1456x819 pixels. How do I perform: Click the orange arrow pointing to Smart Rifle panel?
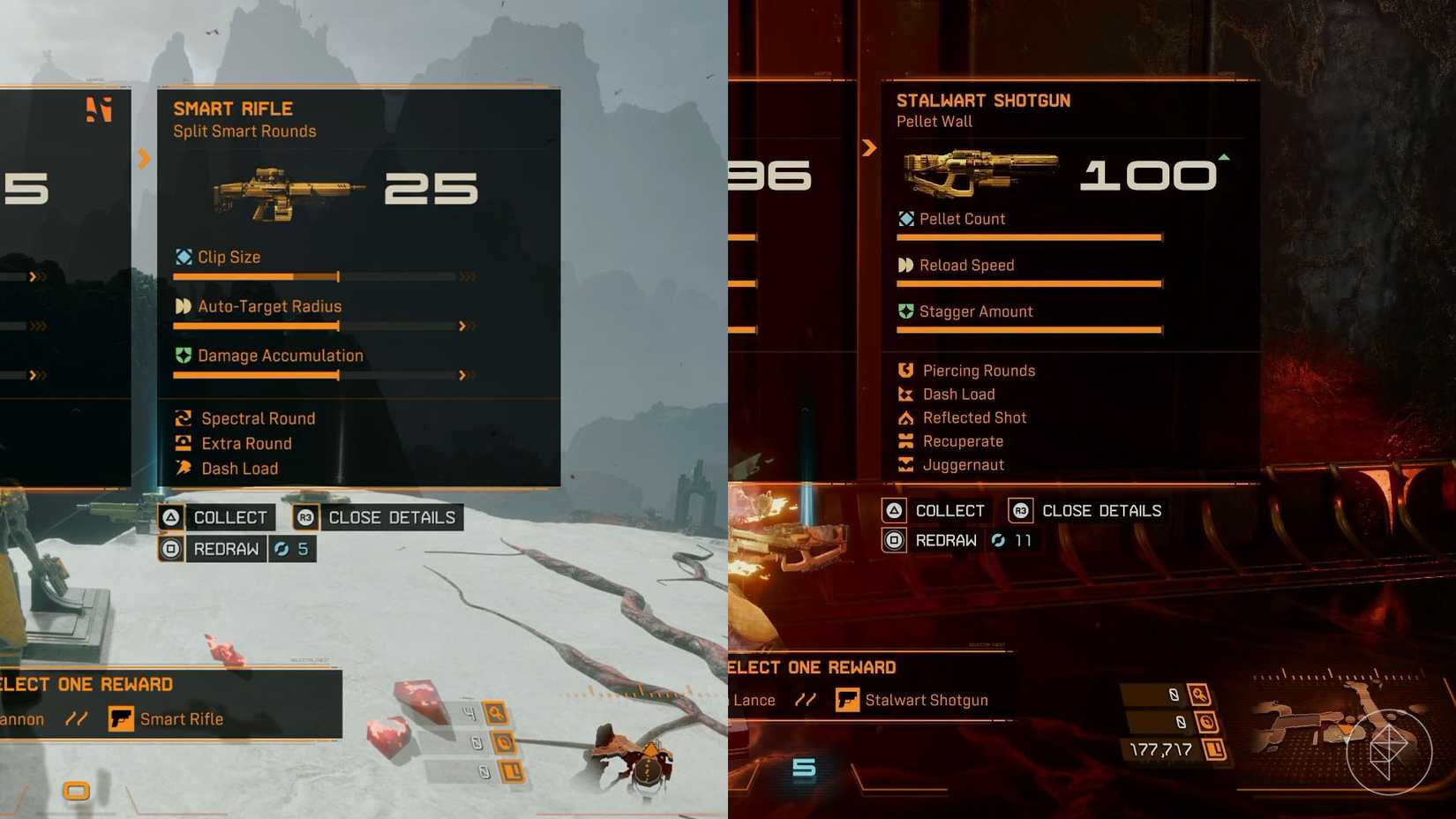[x=144, y=159]
